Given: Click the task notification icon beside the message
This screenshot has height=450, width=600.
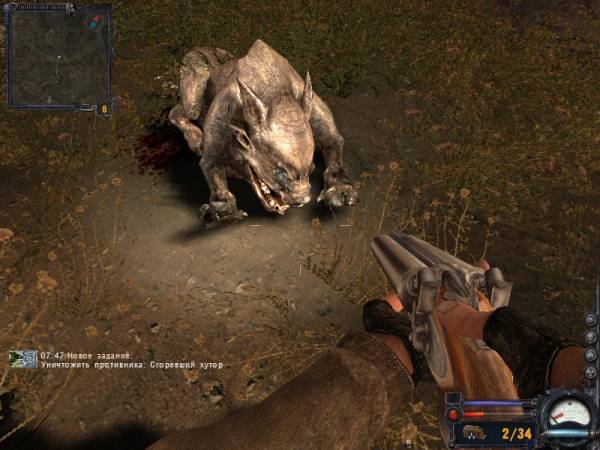Looking at the screenshot, I should [x=23, y=359].
